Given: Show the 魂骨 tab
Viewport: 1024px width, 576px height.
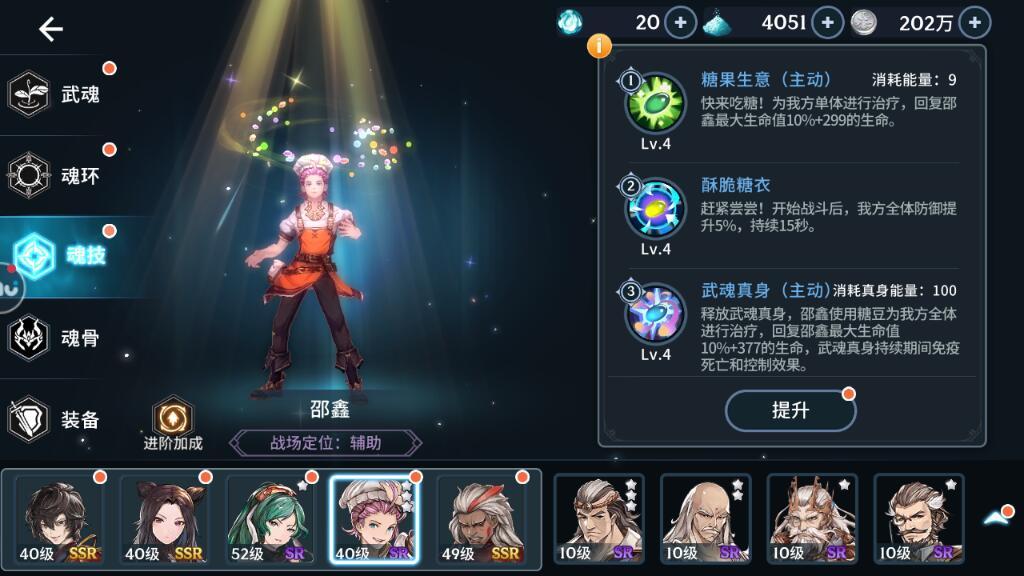Looking at the screenshot, I should pos(60,338).
